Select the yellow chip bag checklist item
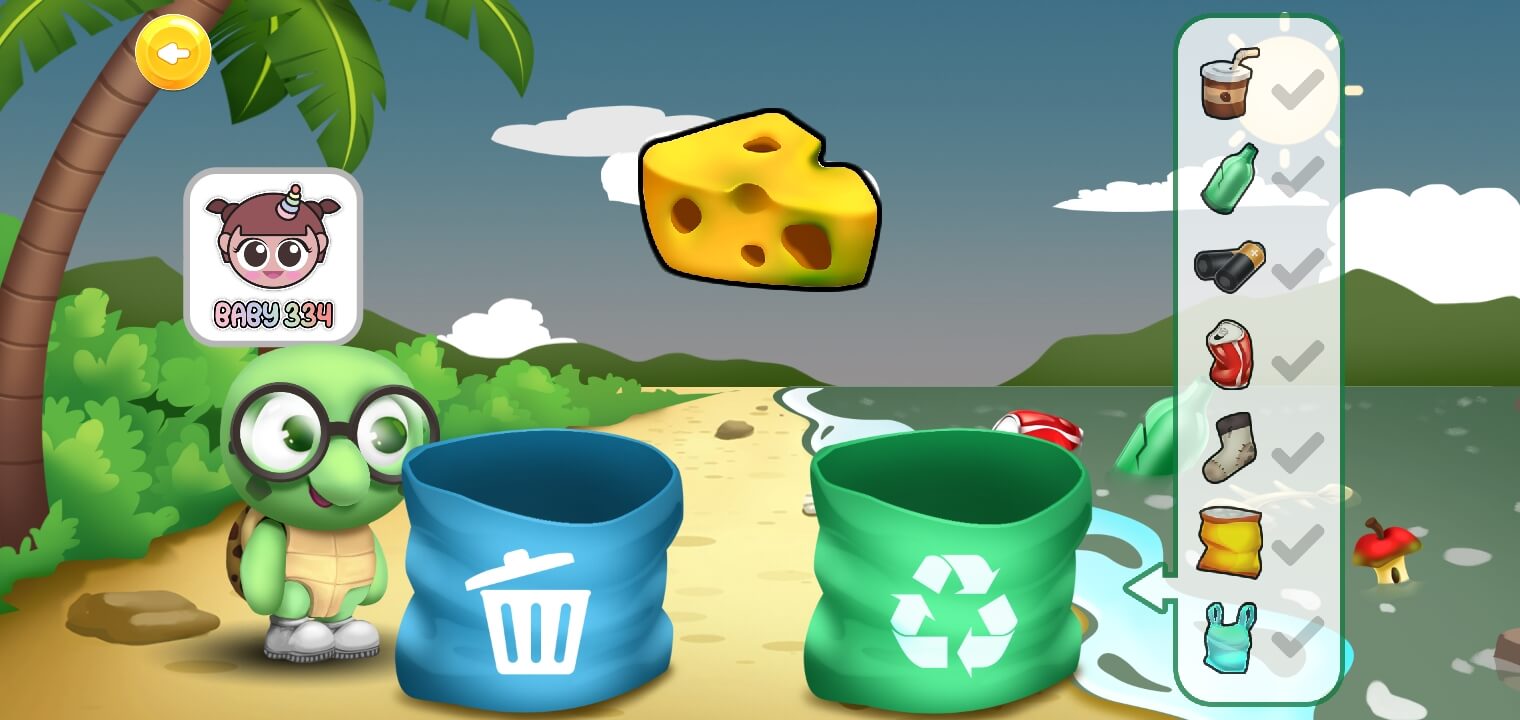Image resolution: width=1520 pixels, height=720 pixels. coord(1229,541)
